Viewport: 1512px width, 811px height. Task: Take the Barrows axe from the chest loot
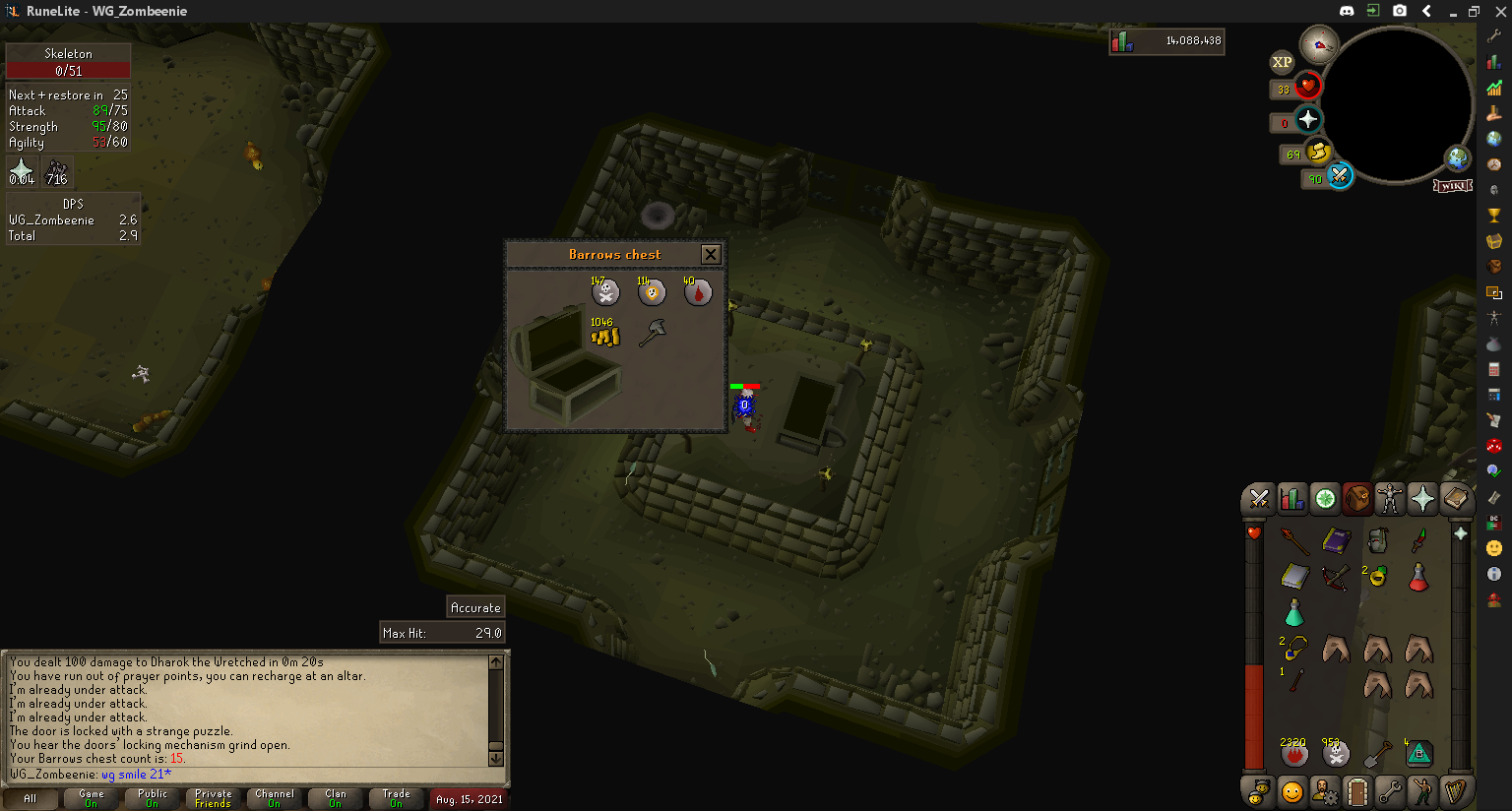point(652,334)
